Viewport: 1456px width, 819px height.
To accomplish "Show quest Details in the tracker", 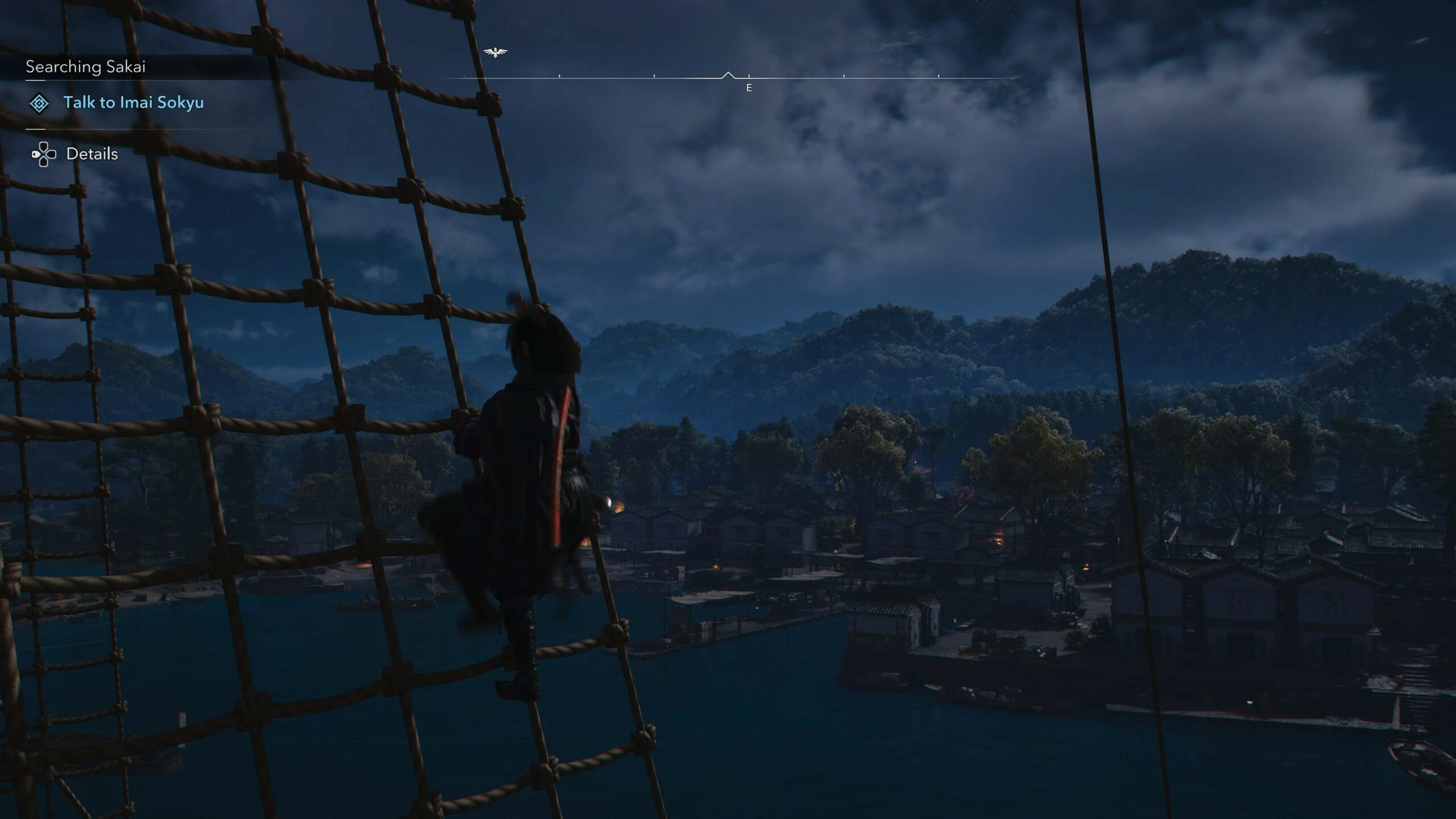I will coord(92,154).
